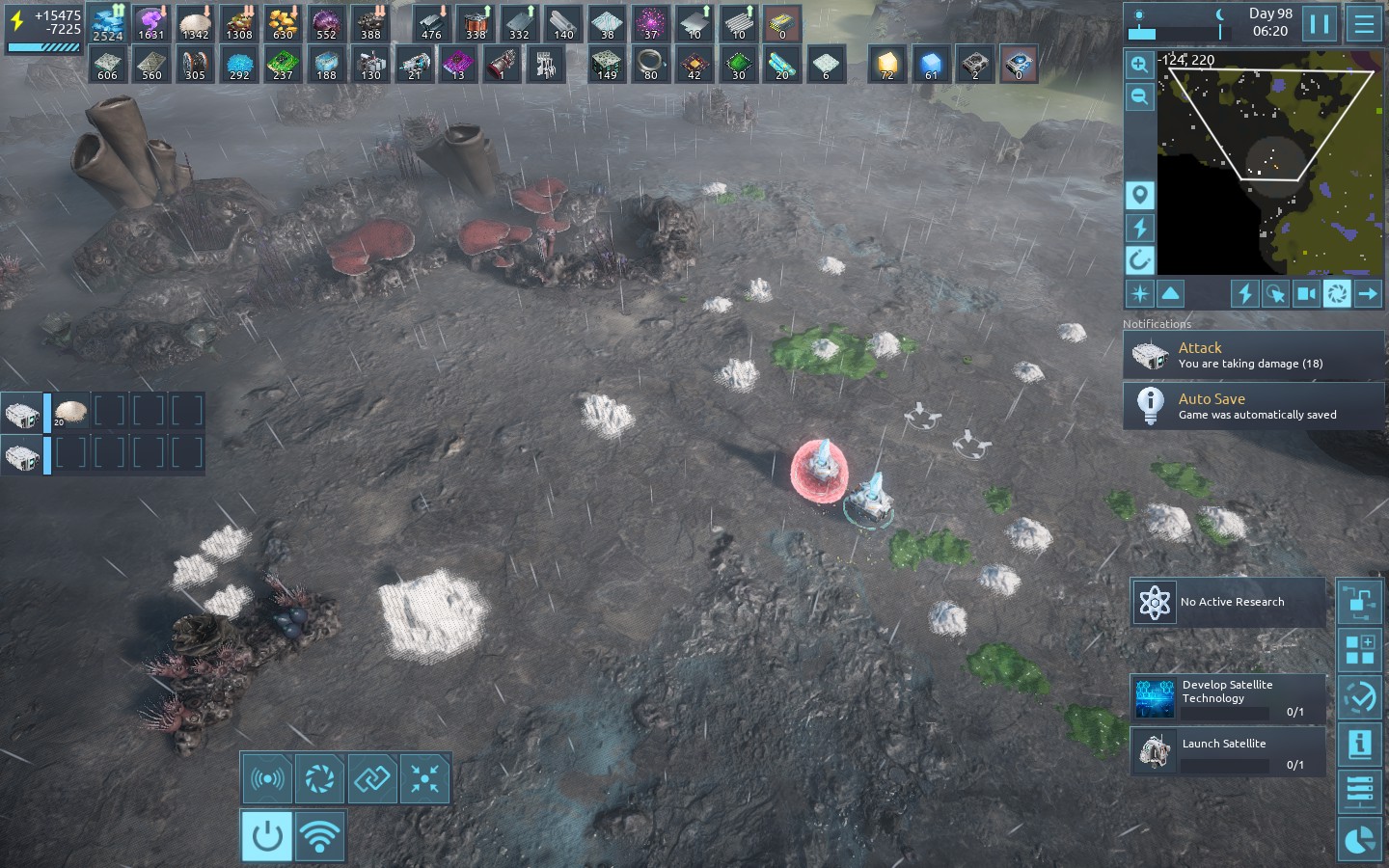Activate the chain link command
1389x868 pixels.
click(x=372, y=778)
